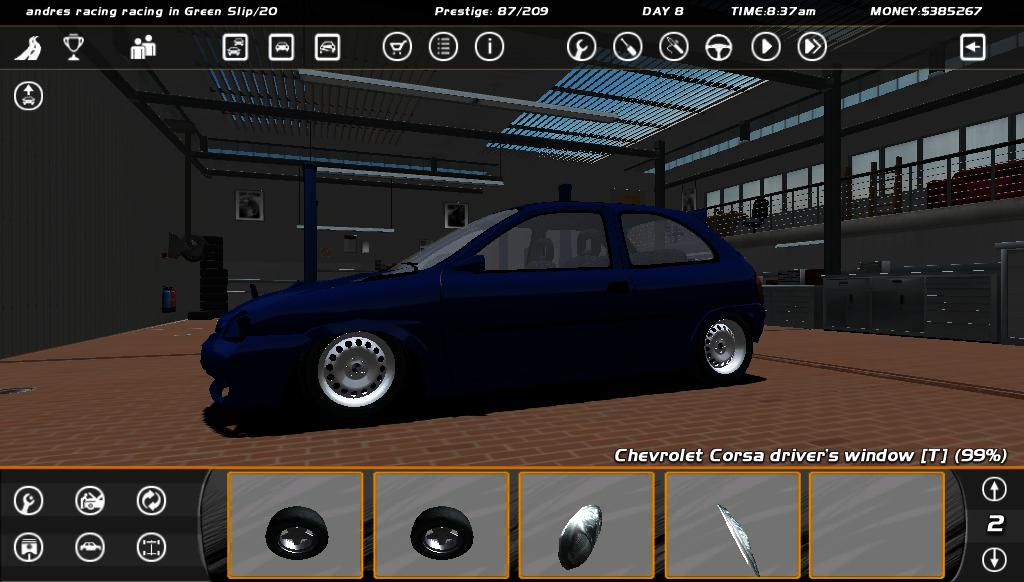The width and height of the screenshot is (1024, 582).
Task: Show the checklist icon menu
Action: 443,47
